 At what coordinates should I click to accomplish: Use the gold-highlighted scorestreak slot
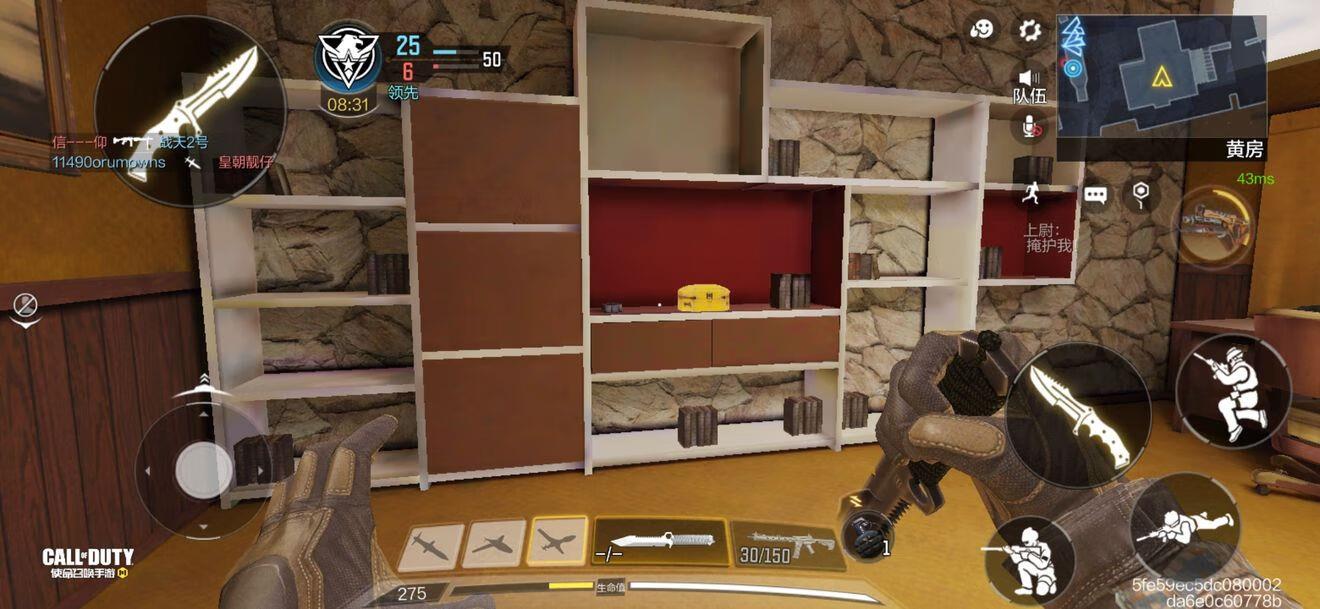(557, 543)
